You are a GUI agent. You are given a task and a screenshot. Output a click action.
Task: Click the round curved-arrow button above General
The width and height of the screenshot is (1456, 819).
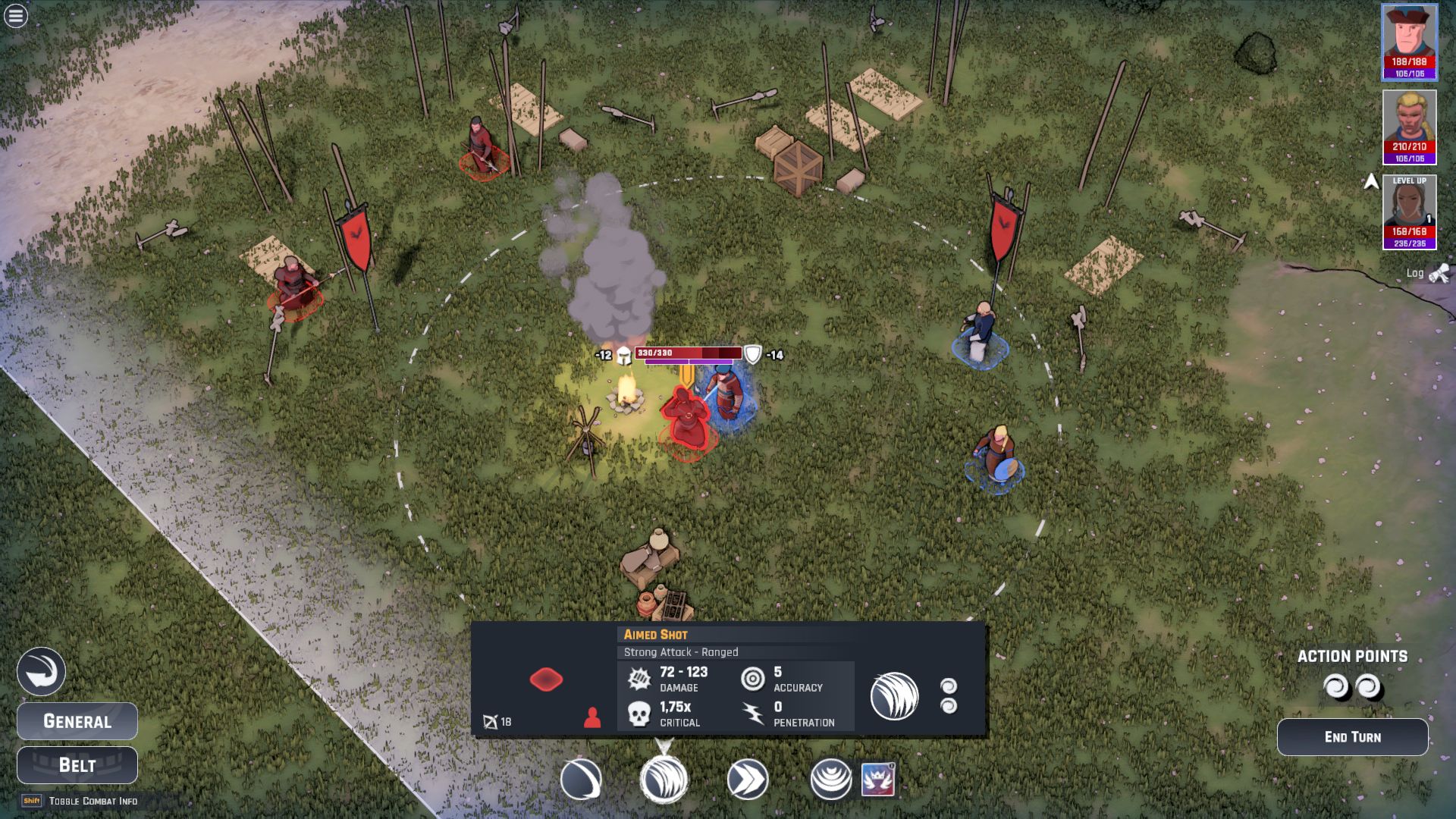pyautogui.click(x=41, y=672)
